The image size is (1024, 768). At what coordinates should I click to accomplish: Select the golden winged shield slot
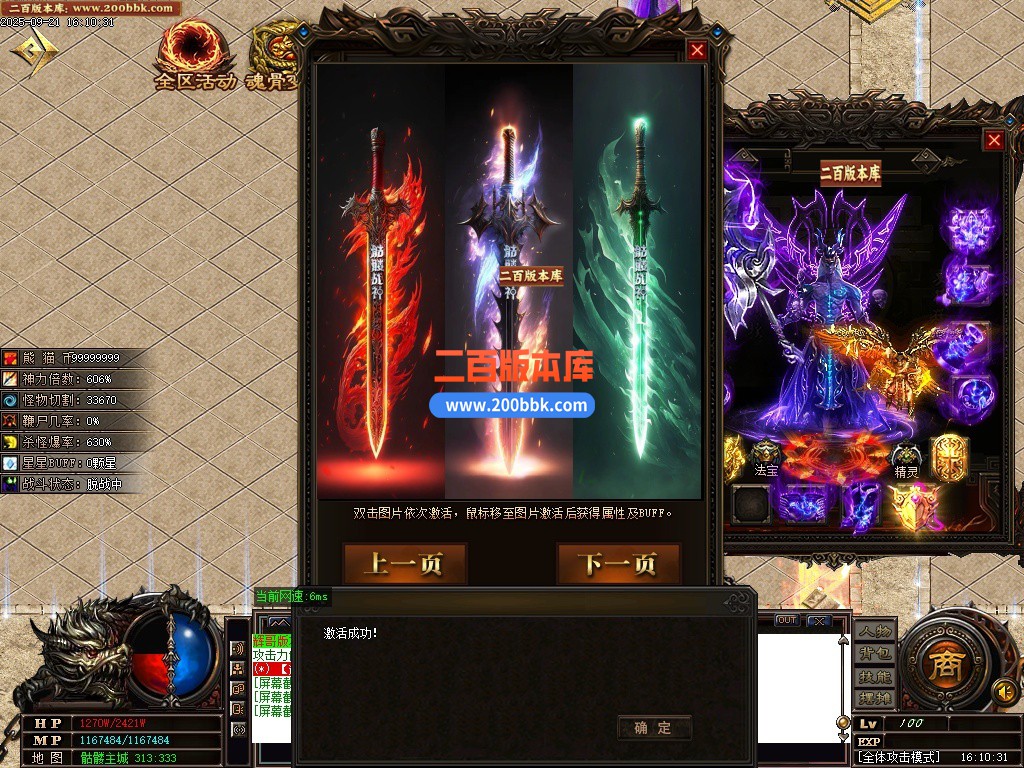[914, 505]
